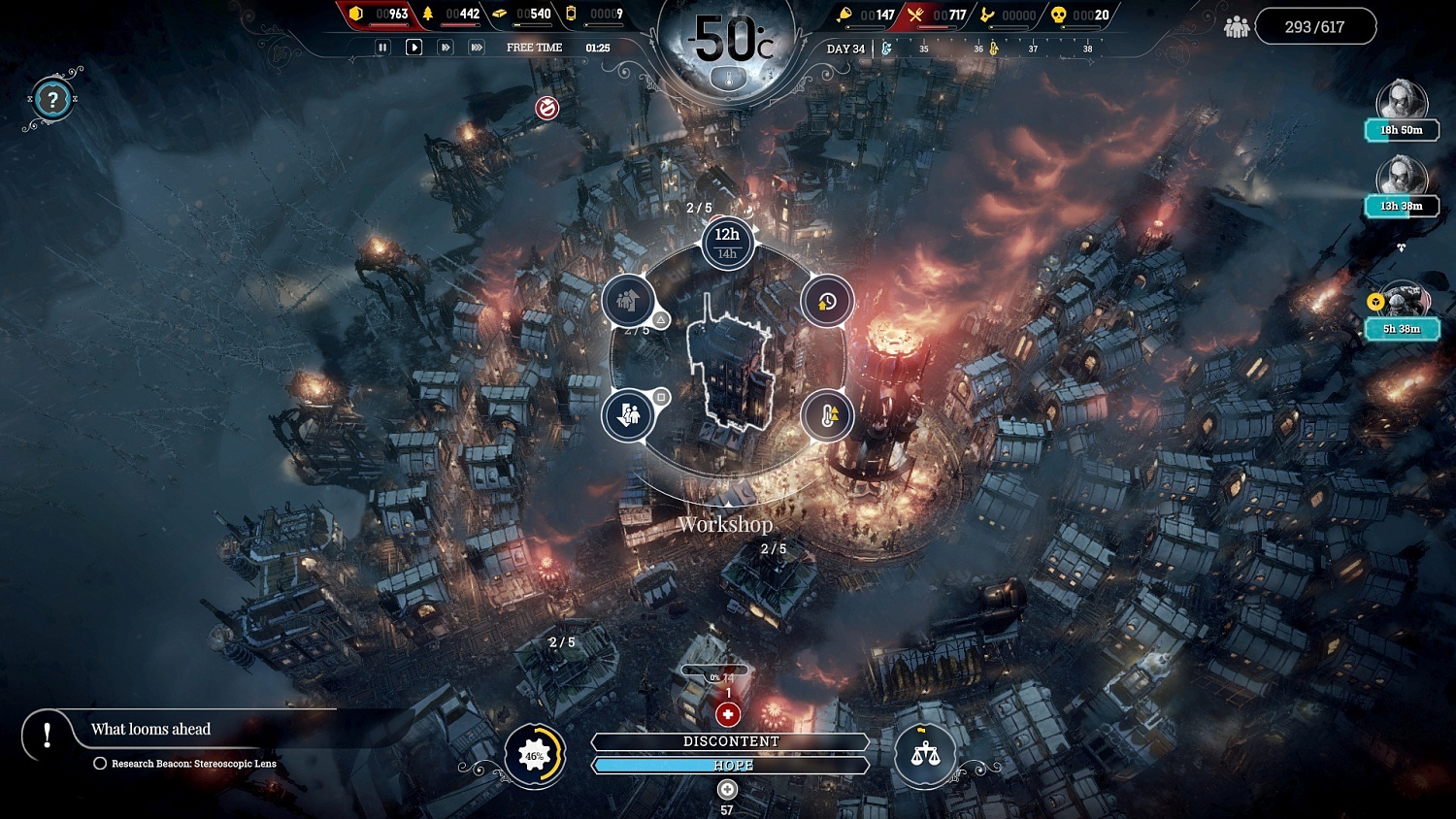
Task: Toggle the Workshop heater thermometer control
Action: [x=826, y=415]
